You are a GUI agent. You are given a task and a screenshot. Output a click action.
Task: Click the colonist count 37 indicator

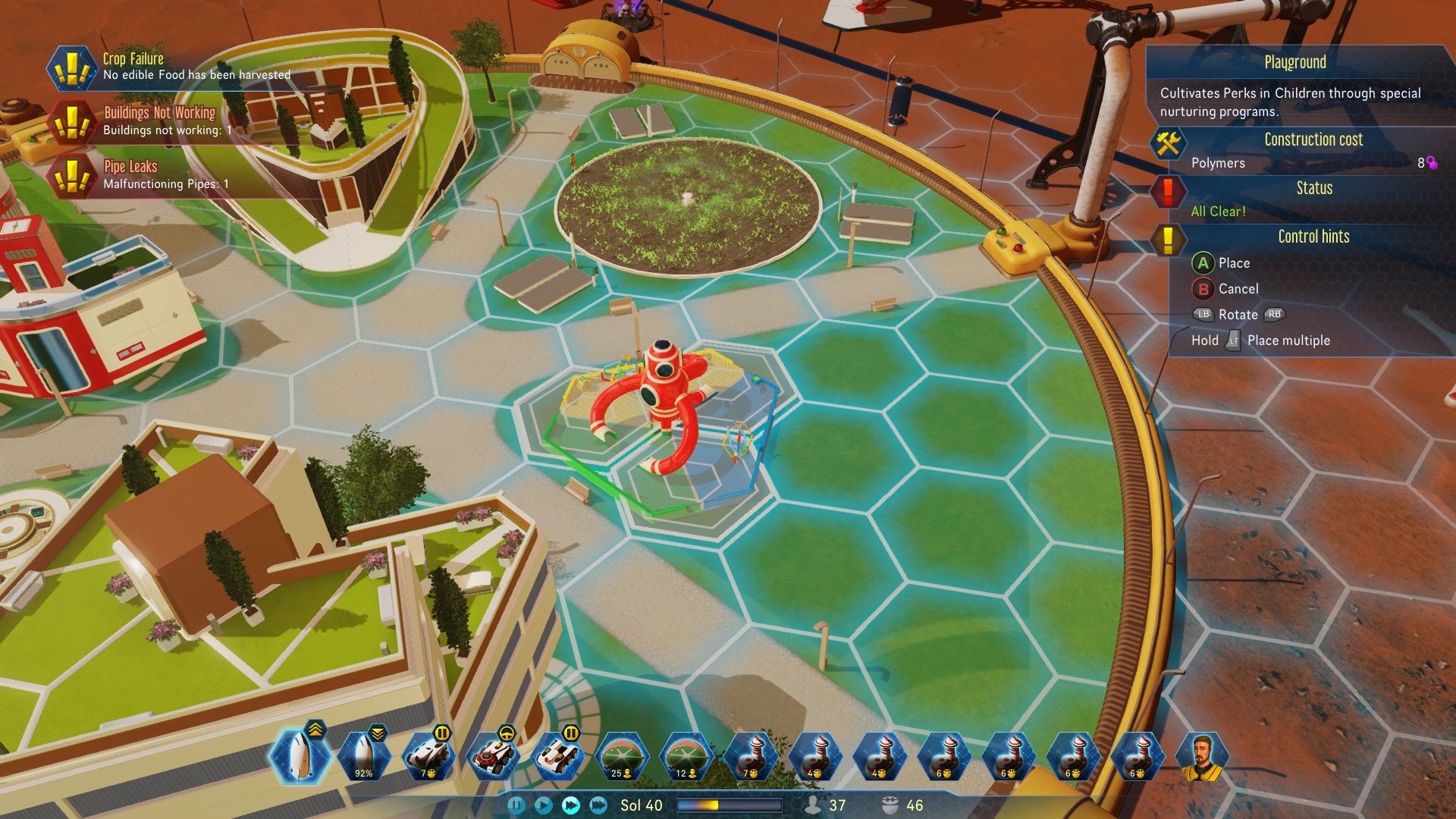(824, 805)
